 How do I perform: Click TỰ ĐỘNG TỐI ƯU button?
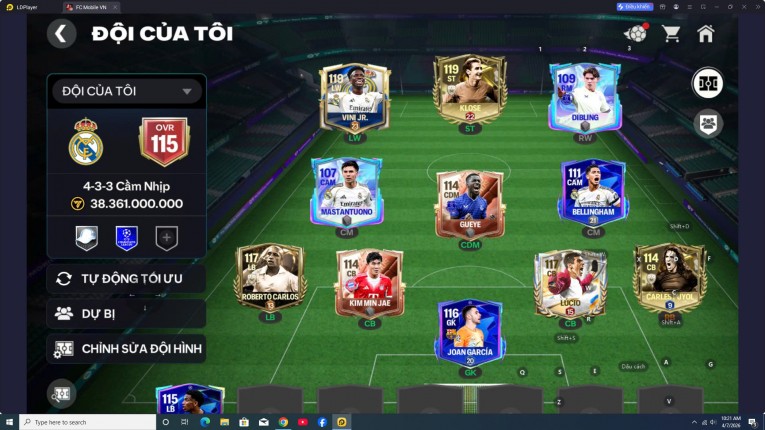point(126,278)
